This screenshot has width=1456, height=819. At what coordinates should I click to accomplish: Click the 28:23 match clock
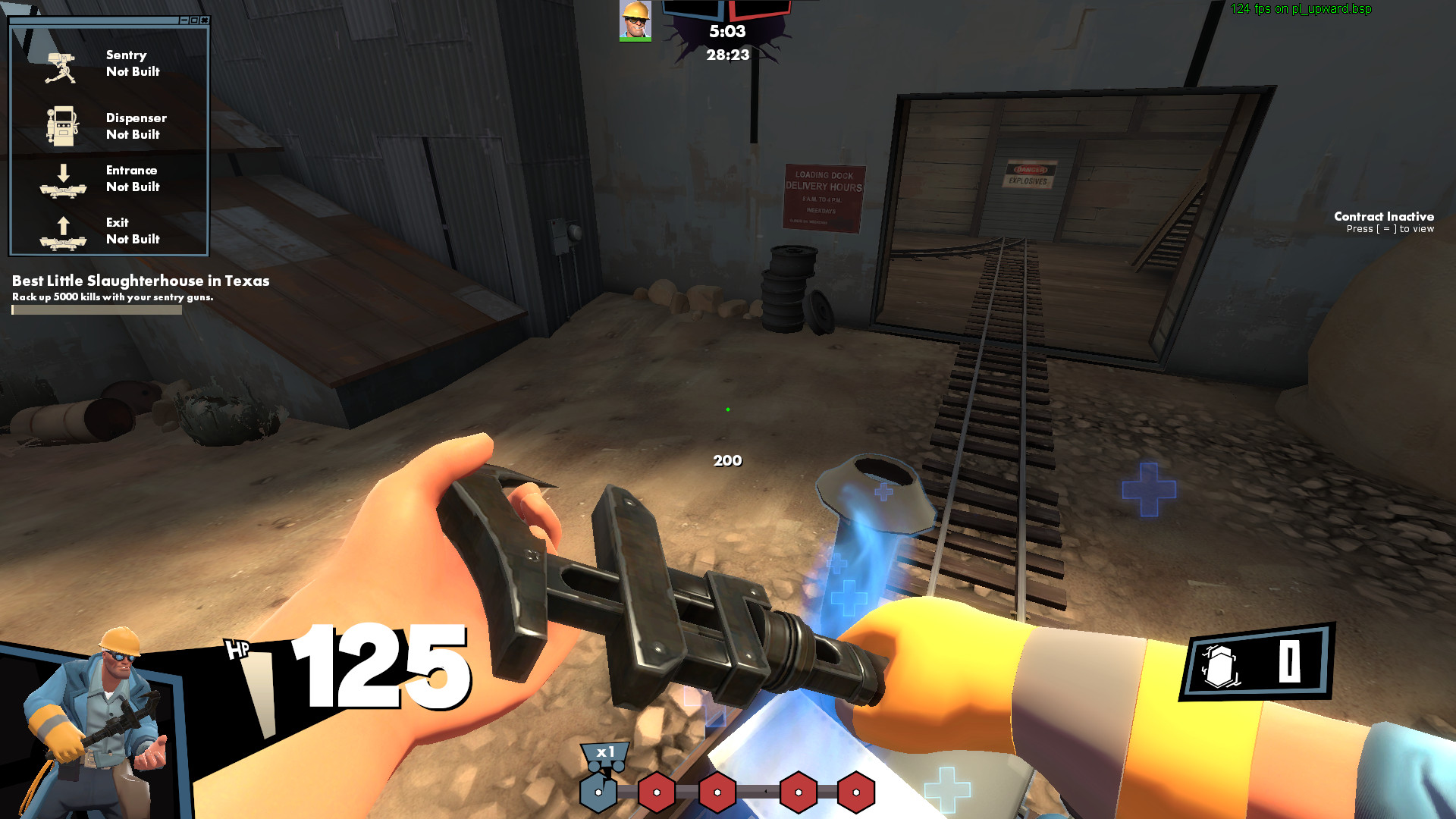point(726,54)
